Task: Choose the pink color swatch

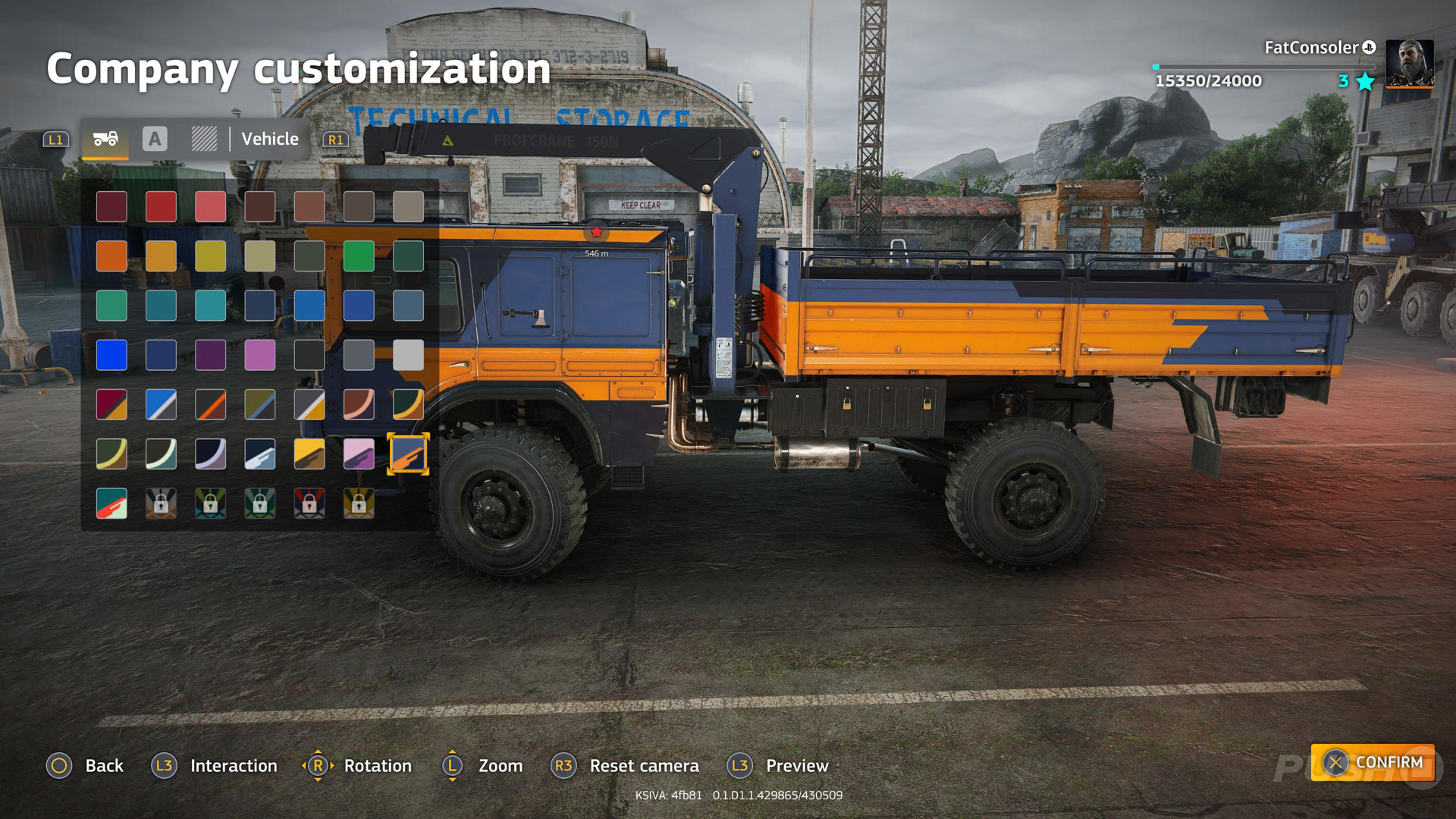Action: (x=259, y=355)
